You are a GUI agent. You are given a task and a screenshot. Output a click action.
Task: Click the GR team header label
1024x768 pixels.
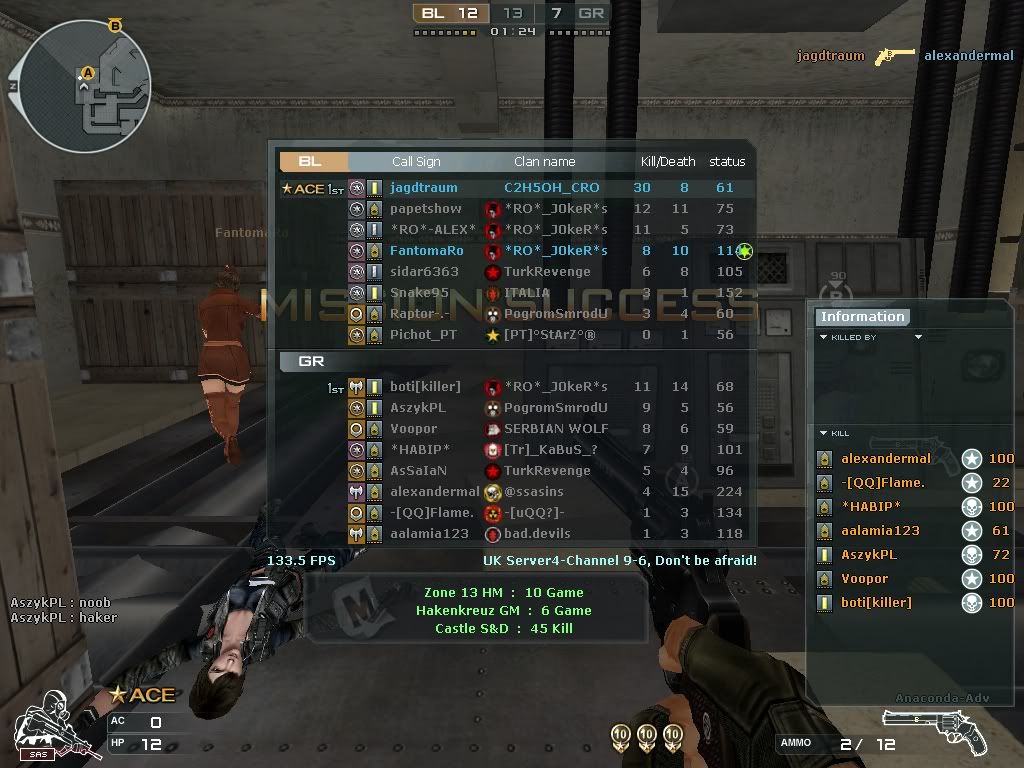click(x=312, y=361)
